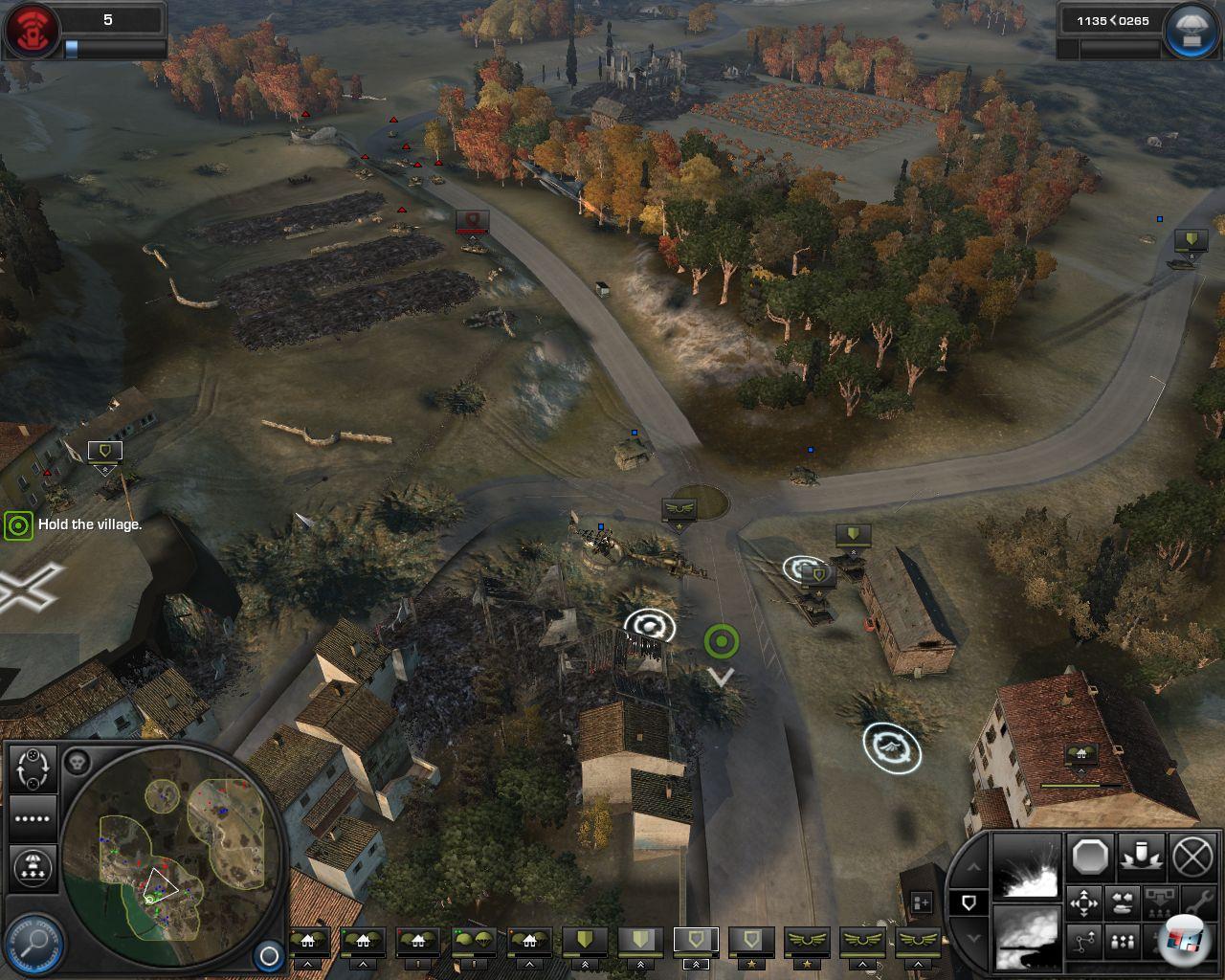The height and width of the screenshot is (980, 1225).
Task: Click the add-unit-to-group plus icon
Action: pyautogui.click(x=921, y=902)
